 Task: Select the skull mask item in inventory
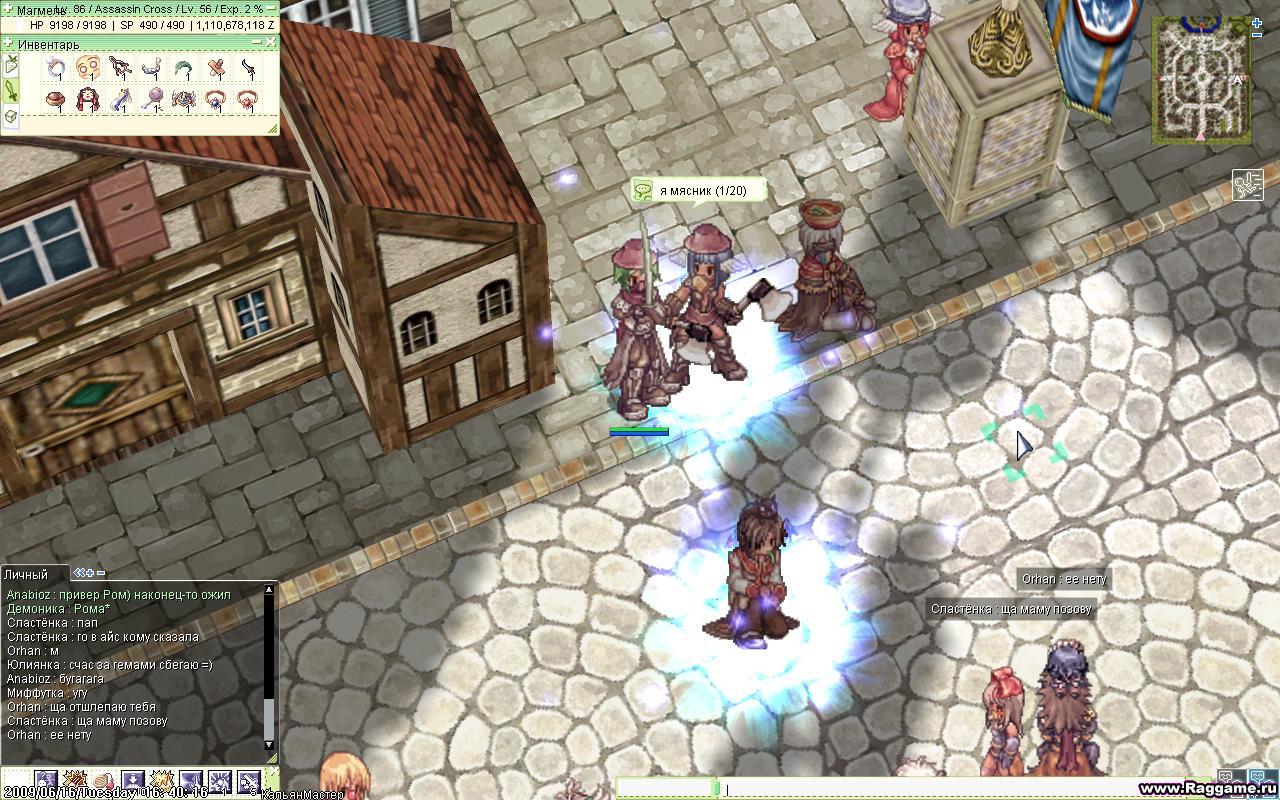point(89,68)
